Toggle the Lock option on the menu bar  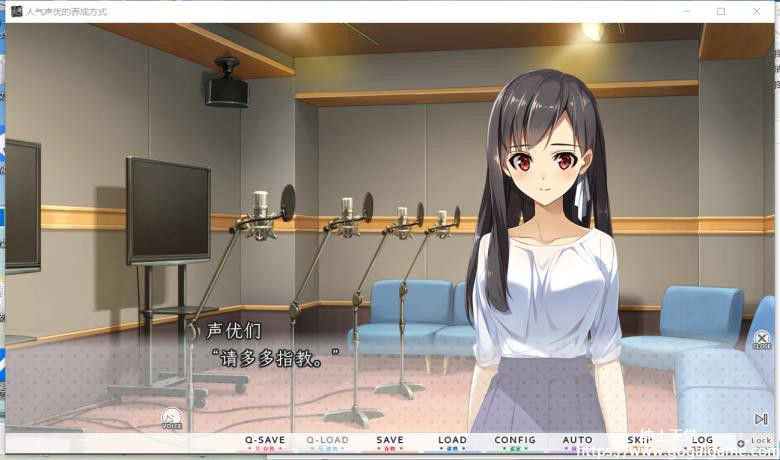click(755, 441)
